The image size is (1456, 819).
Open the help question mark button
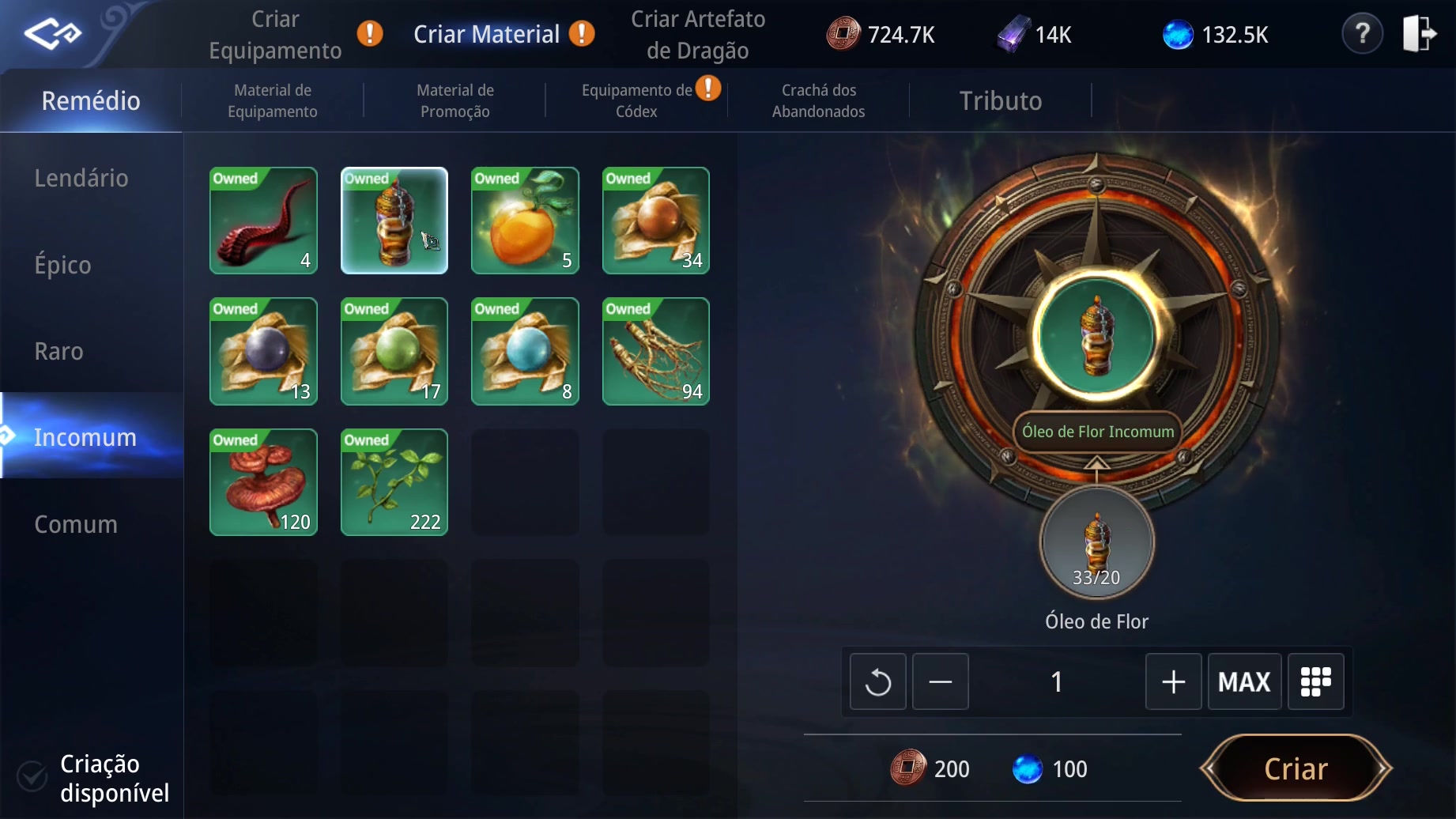click(1362, 34)
